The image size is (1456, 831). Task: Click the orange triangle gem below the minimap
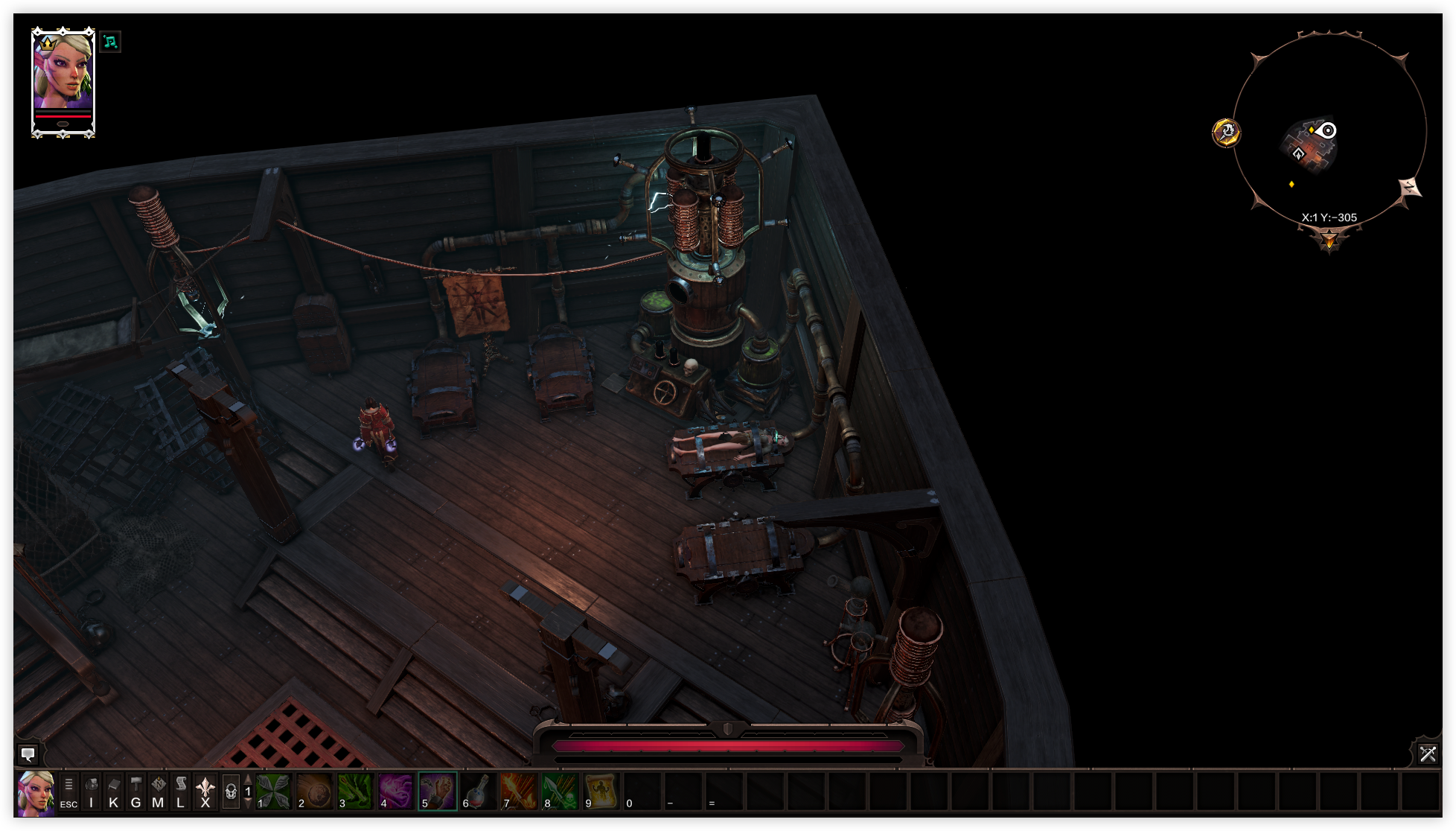tap(1329, 240)
